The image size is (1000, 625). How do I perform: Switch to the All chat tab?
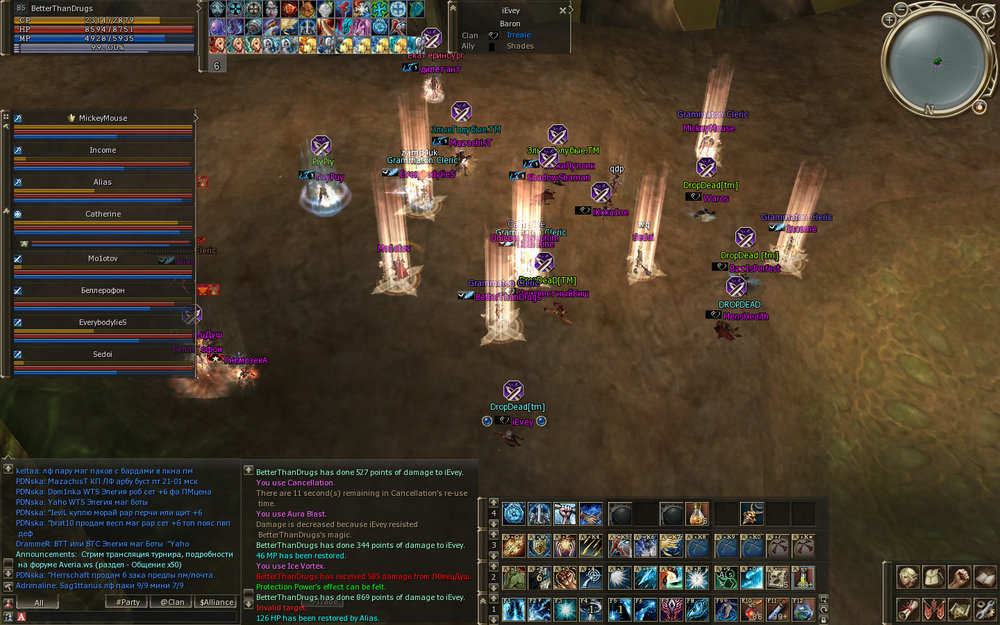pos(39,602)
